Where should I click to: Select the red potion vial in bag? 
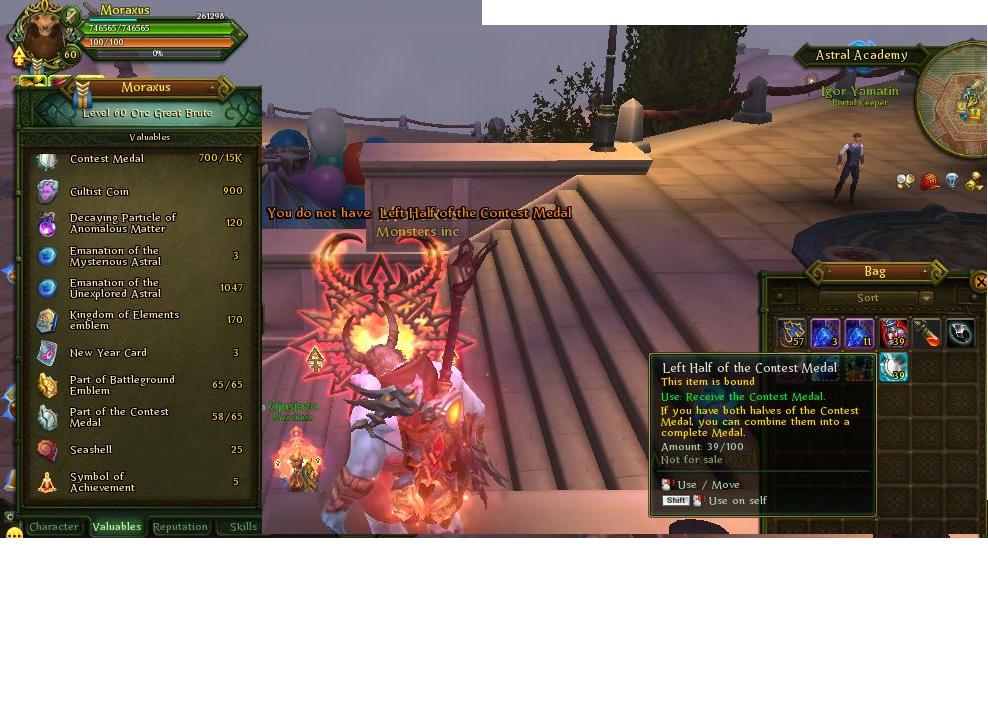[927, 333]
